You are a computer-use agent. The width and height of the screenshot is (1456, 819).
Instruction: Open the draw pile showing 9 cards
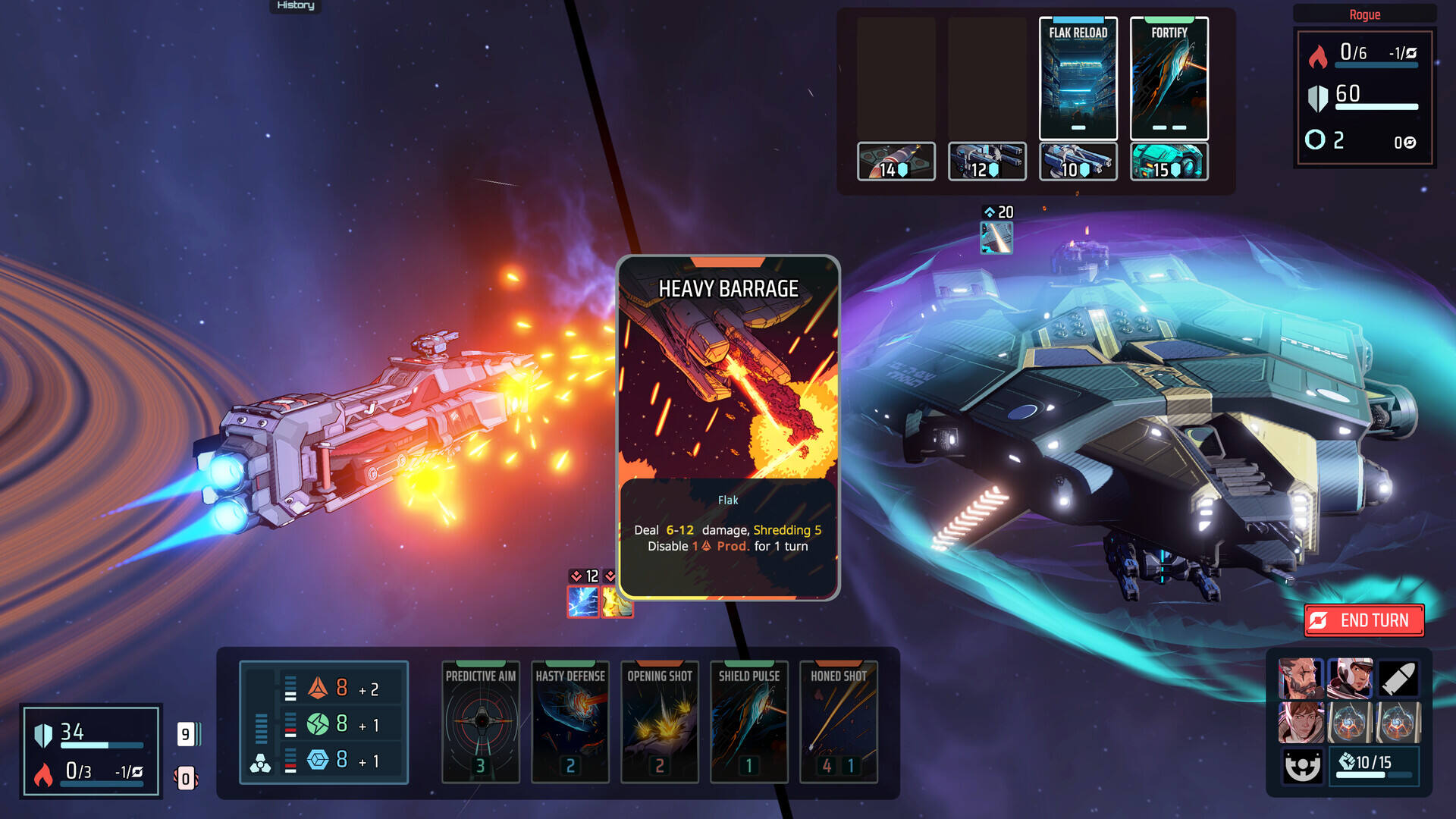pos(187,734)
